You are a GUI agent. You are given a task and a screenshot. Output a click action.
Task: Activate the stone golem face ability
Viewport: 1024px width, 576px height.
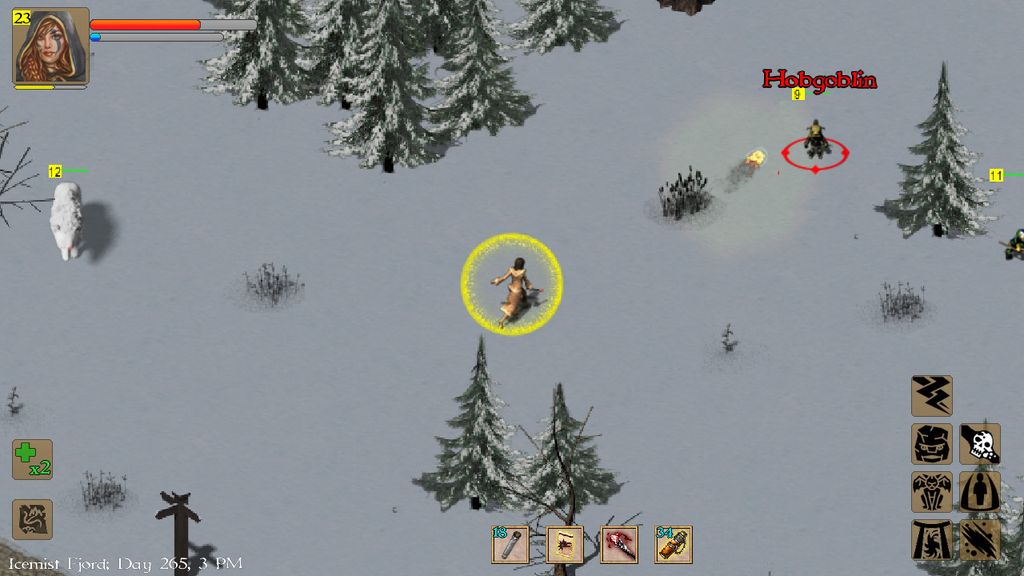coord(931,444)
